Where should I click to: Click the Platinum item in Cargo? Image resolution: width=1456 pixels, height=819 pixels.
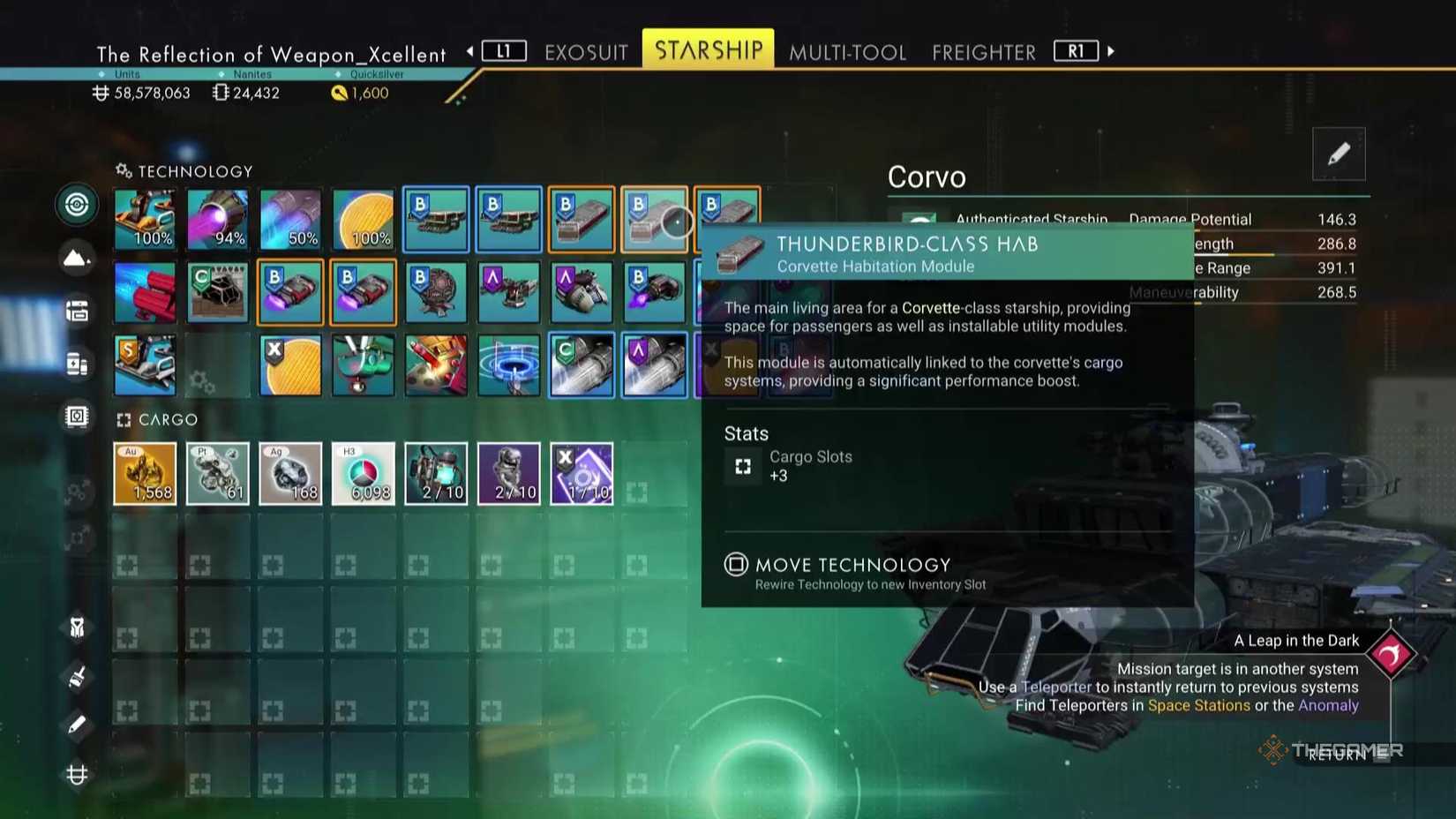click(217, 473)
